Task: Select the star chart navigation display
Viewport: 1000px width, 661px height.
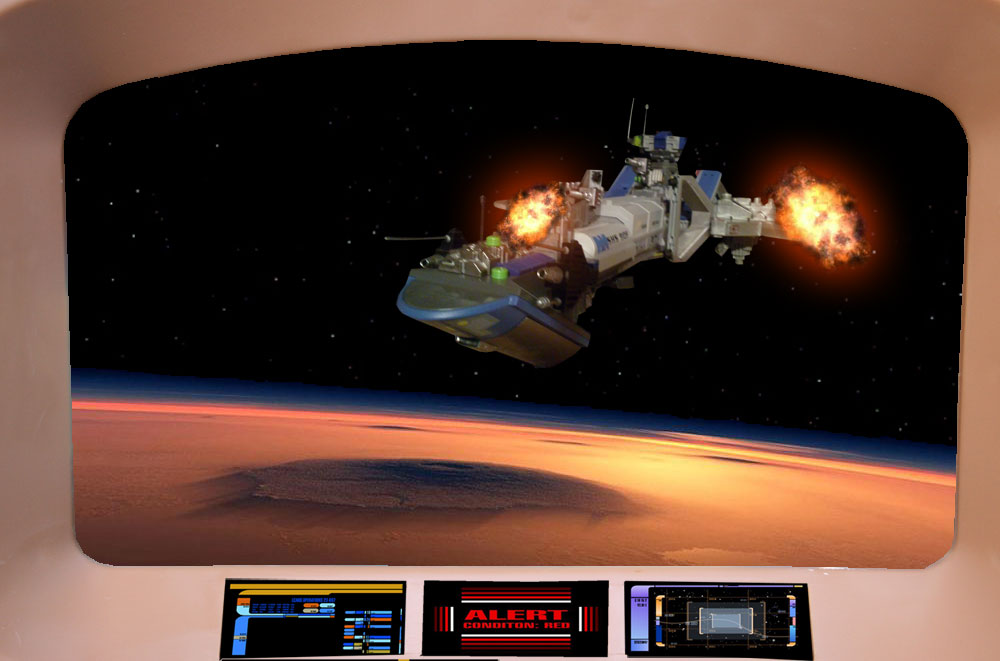Action: coord(717,620)
